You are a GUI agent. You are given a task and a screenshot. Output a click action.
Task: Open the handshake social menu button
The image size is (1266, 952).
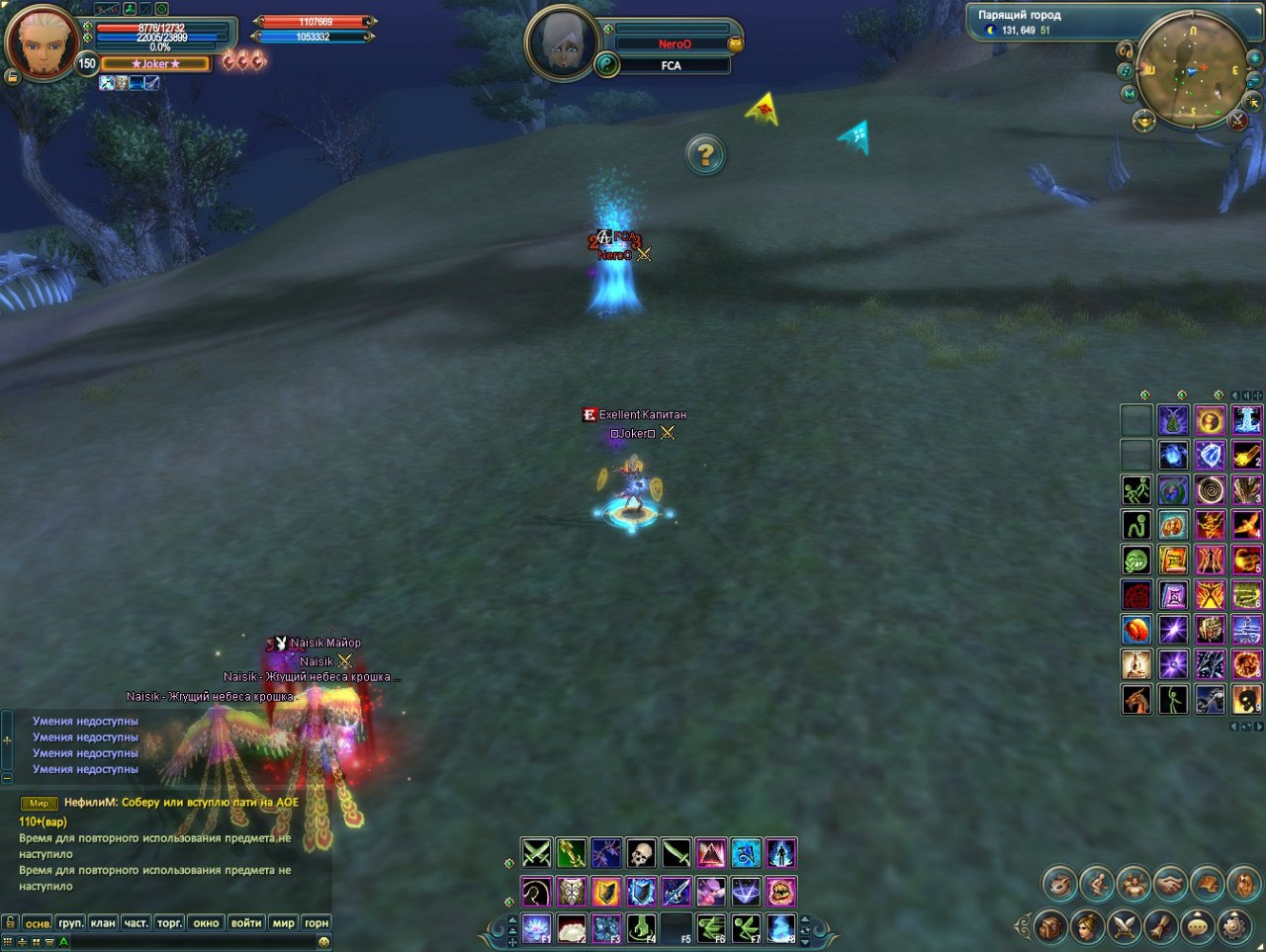point(1170,883)
